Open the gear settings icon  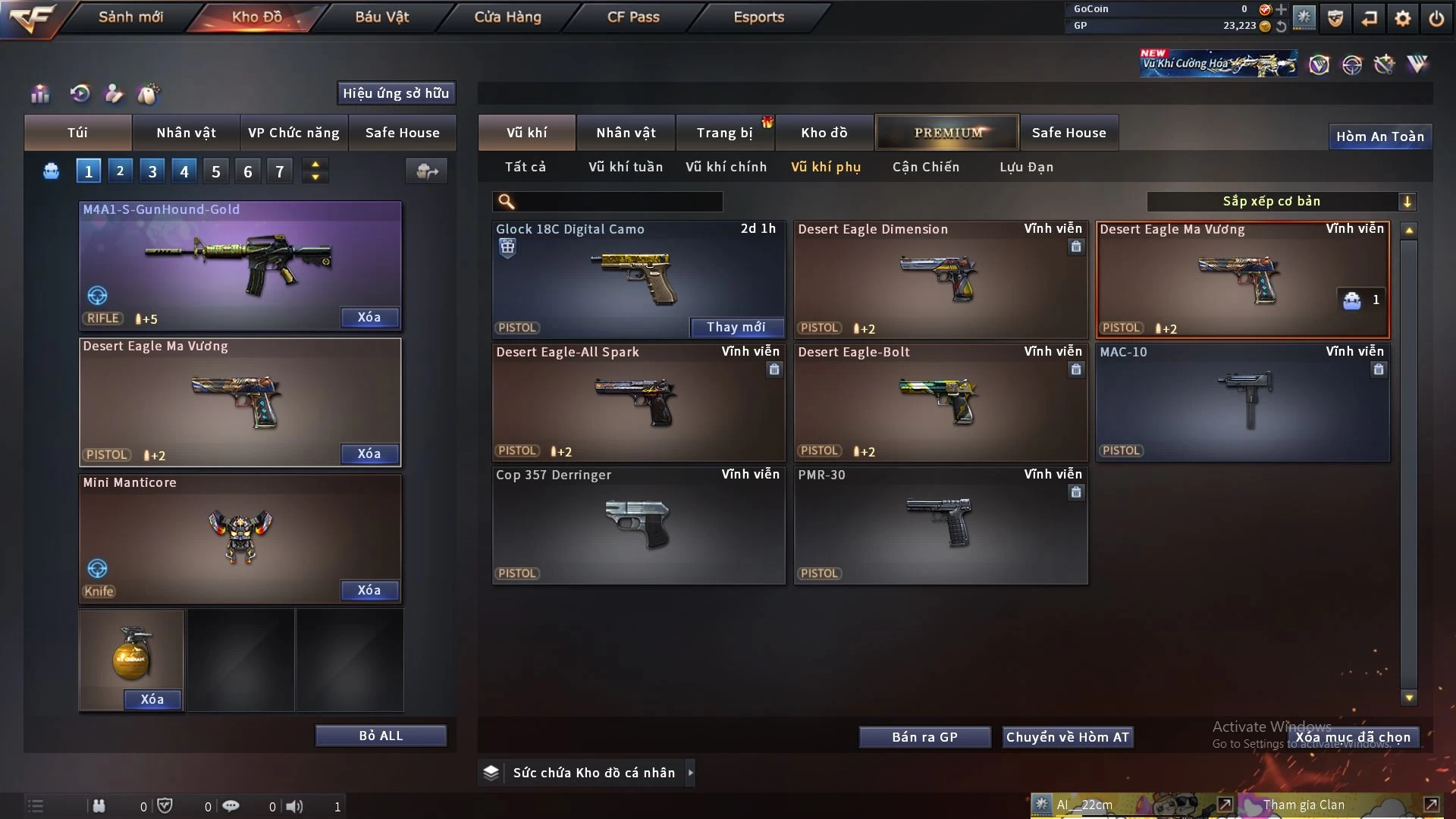point(1403,18)
